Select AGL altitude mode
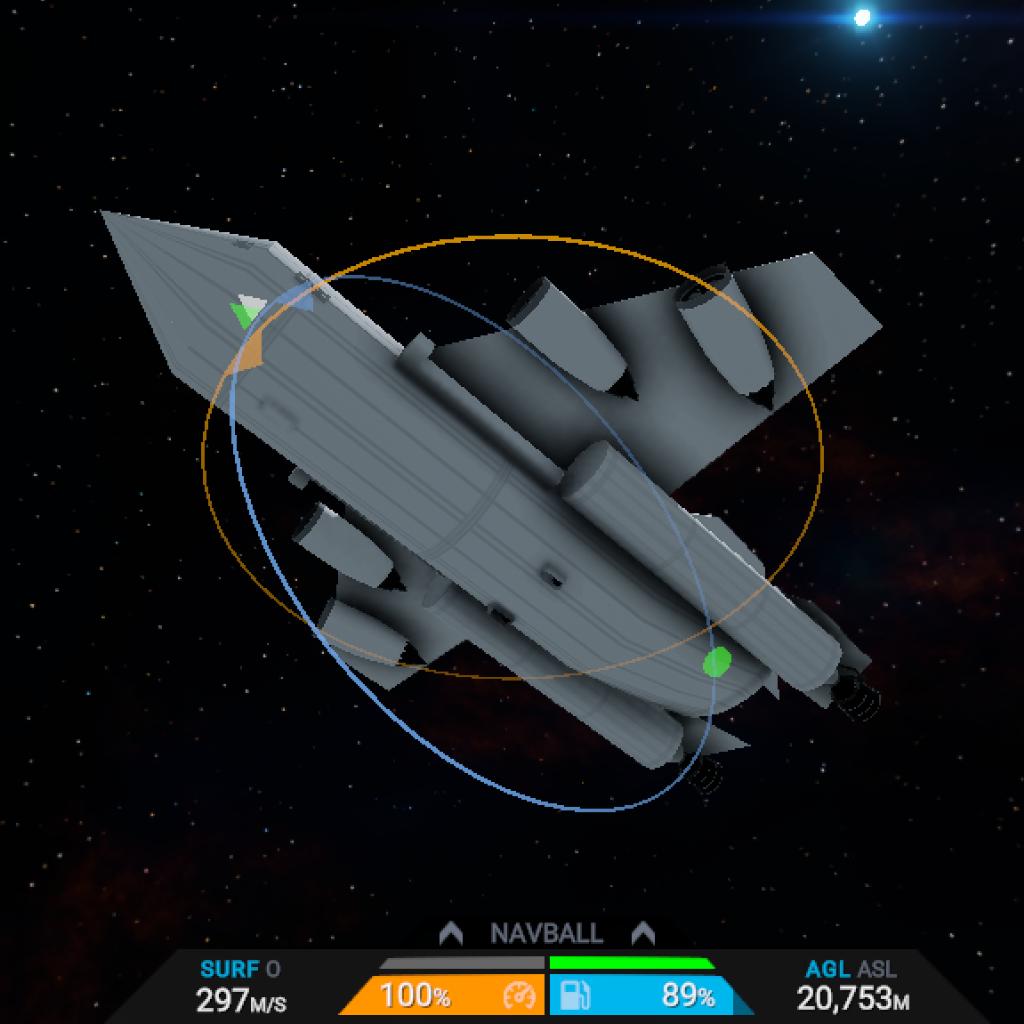The width and height of the screenshot is (1024, 1024). [828, 969]
